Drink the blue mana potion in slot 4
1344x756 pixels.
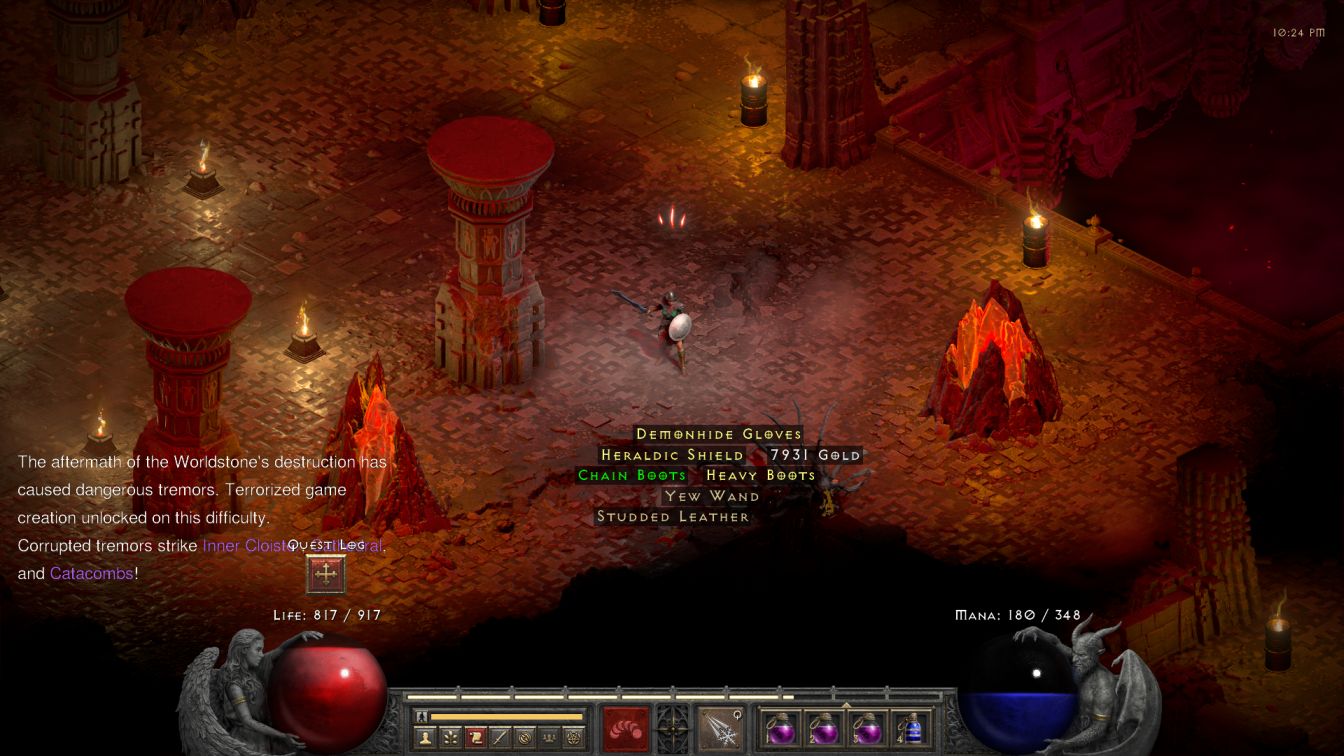tap(912, 728)
